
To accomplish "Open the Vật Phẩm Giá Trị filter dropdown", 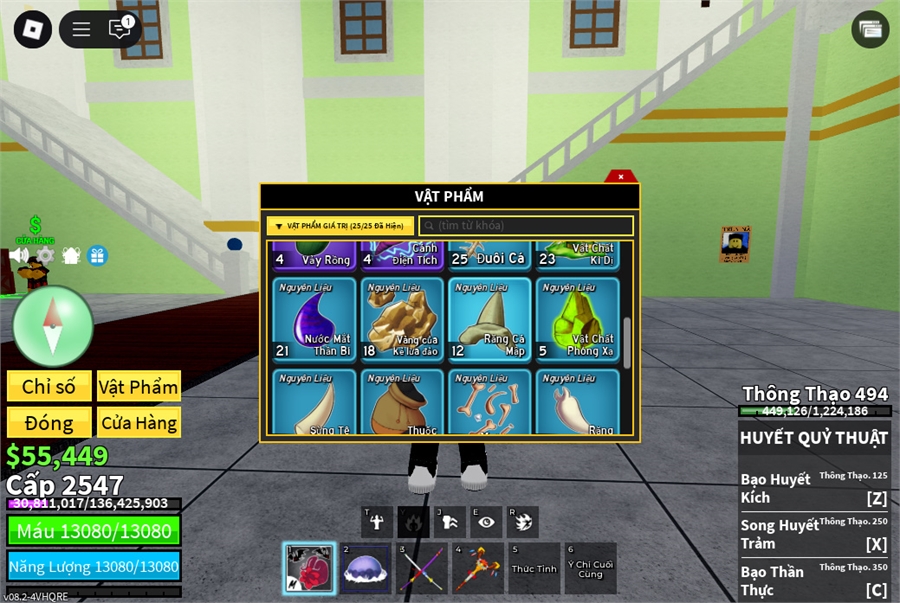I will pos(340,226).
